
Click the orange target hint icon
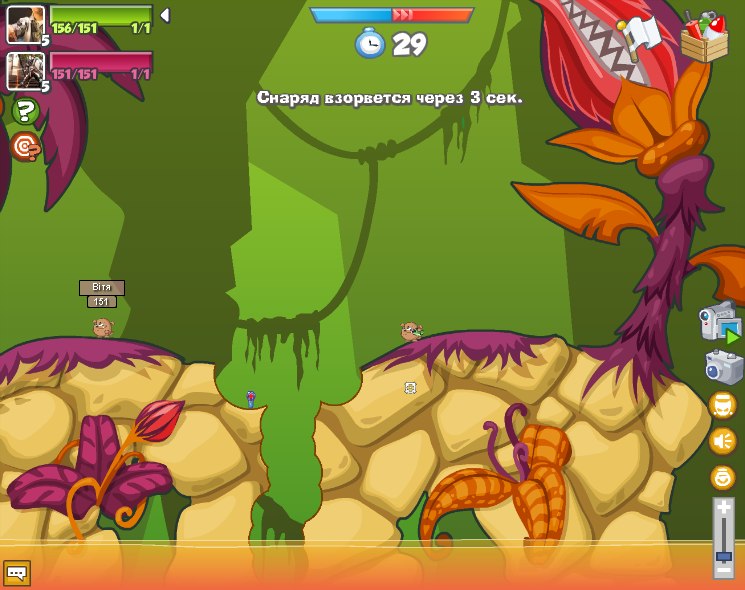click(x=25, y=147)
